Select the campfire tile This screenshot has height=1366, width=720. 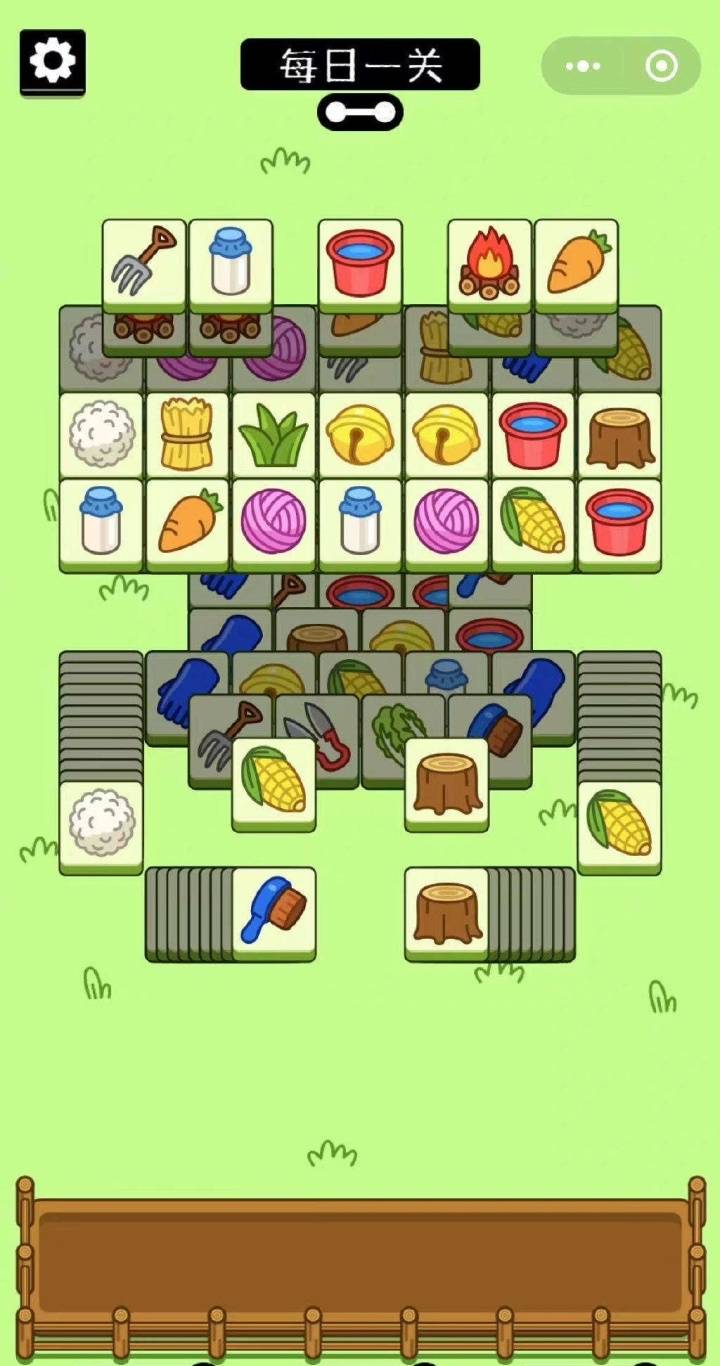489,263
